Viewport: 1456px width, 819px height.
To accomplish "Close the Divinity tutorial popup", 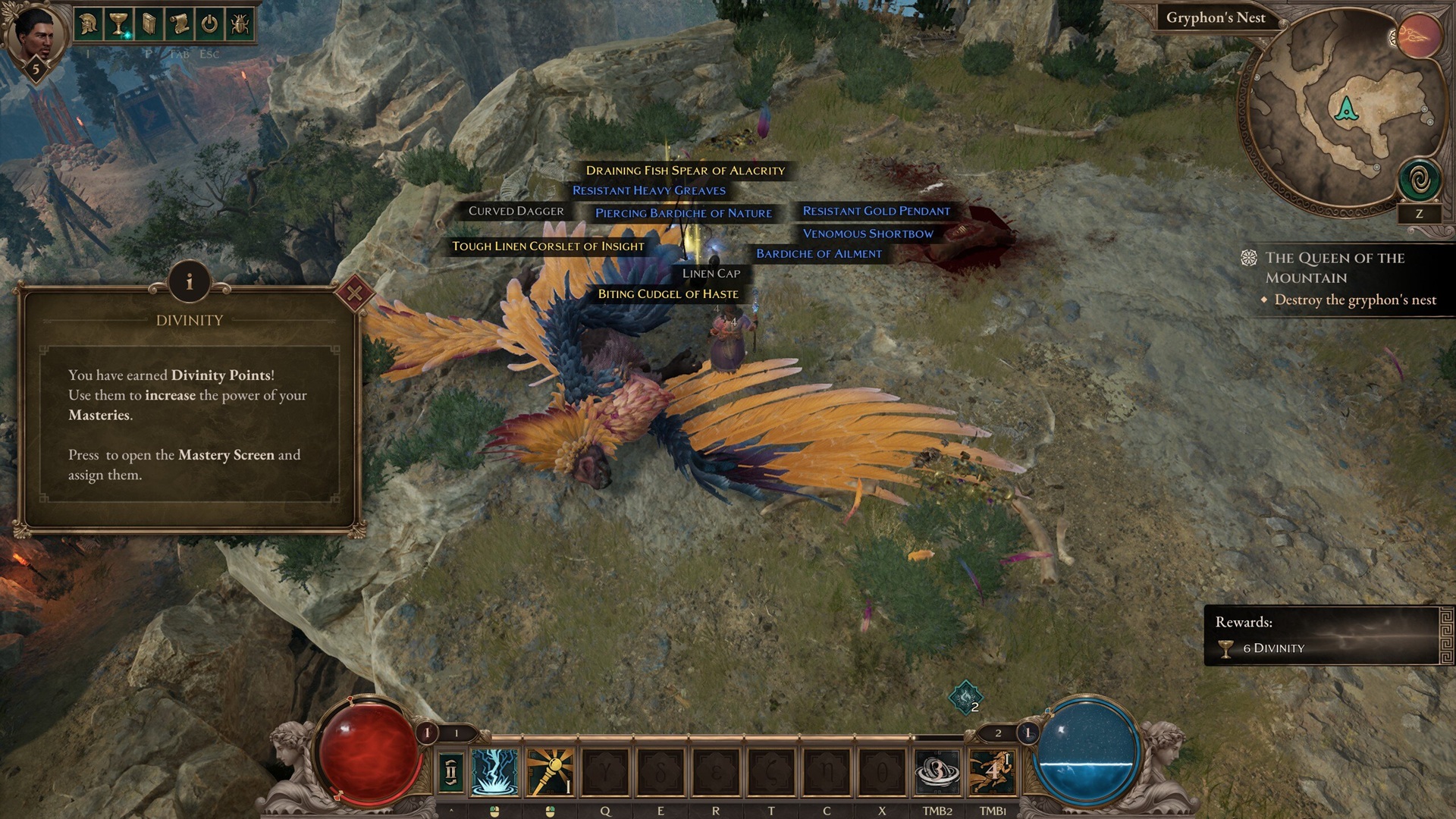I will 354,293.
